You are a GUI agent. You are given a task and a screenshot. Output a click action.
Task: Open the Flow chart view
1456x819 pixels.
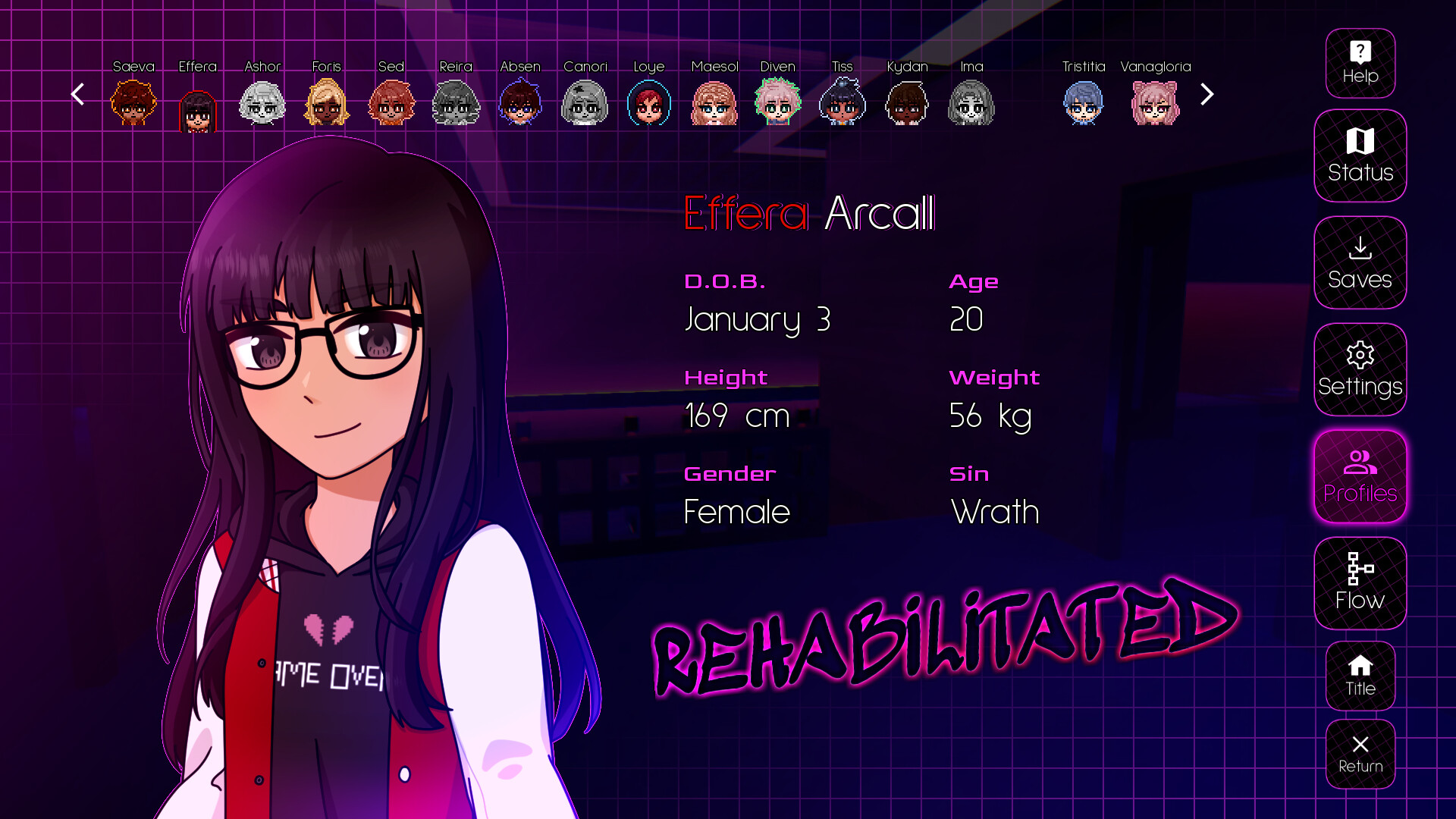(x=1360, y=584)
